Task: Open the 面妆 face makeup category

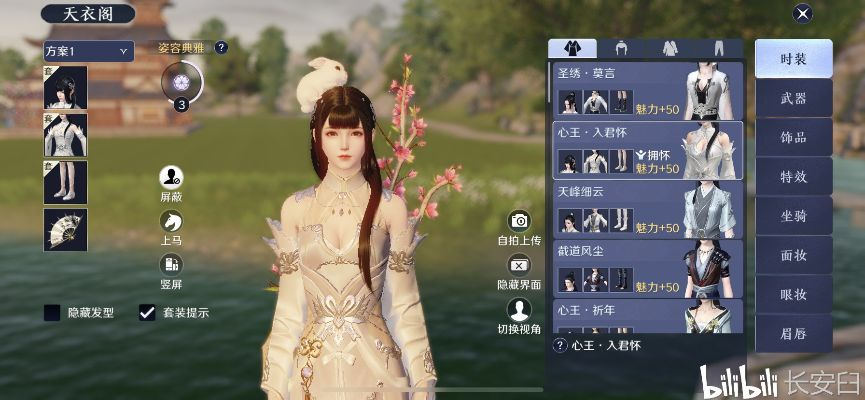Action: coord(793,254)
